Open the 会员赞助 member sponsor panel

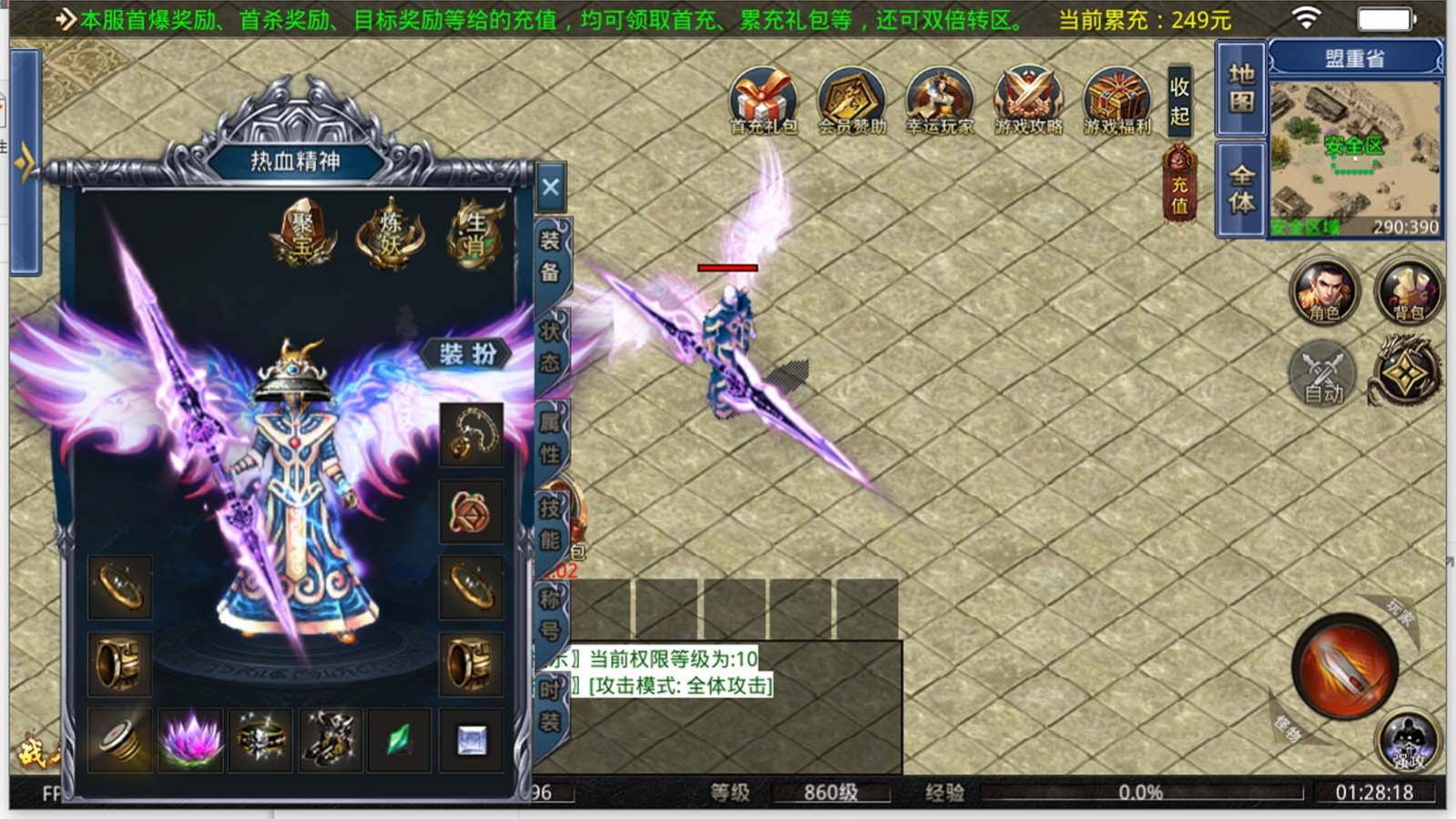pos(852,100)
